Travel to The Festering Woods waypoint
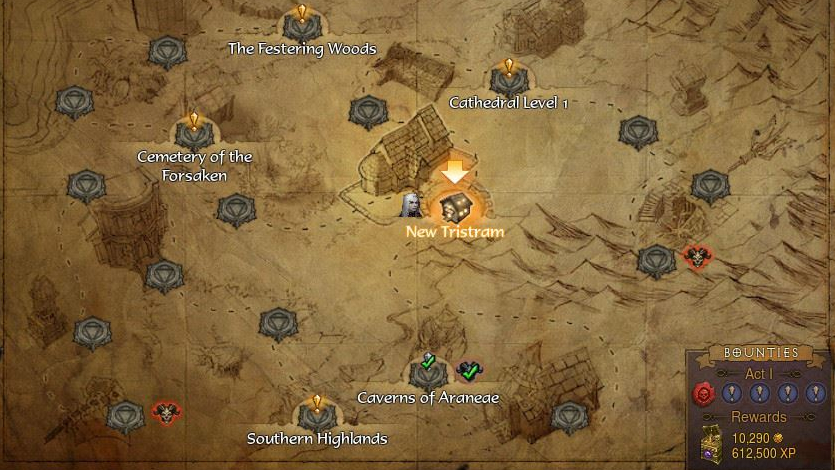This screenshot has width=835, height=470. point(301,25)
